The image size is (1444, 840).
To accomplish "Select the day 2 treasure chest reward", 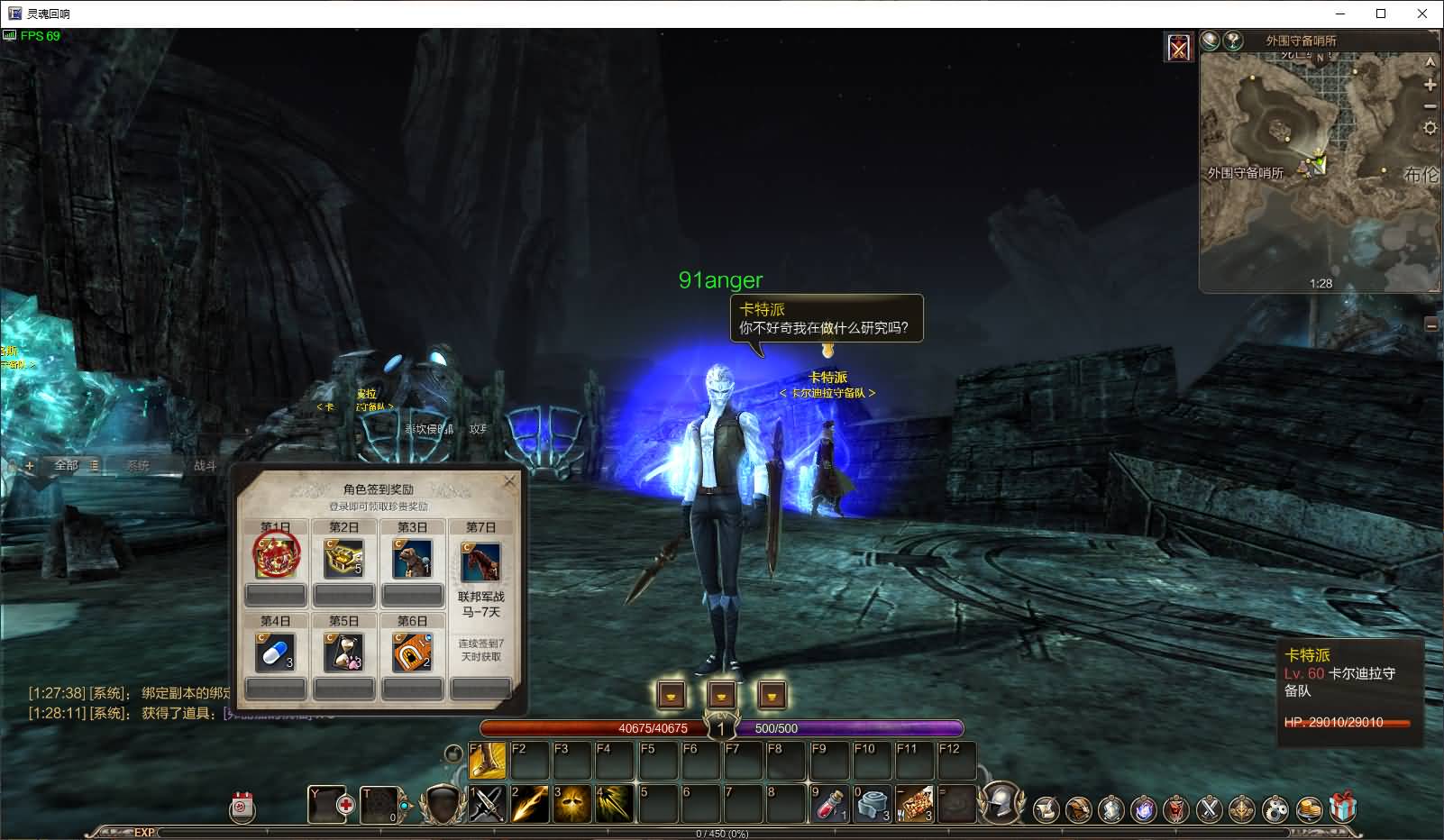I will (x=343, y=559).
